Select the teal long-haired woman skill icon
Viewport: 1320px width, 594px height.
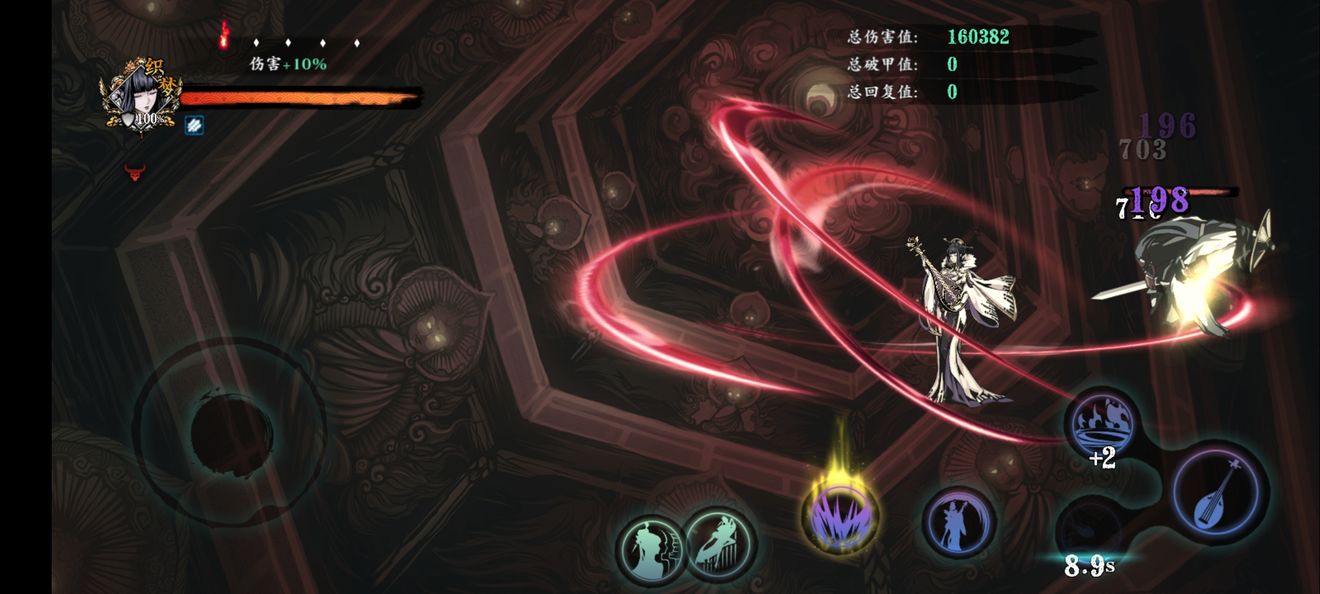pyautogui.click(x=650, y=548)
